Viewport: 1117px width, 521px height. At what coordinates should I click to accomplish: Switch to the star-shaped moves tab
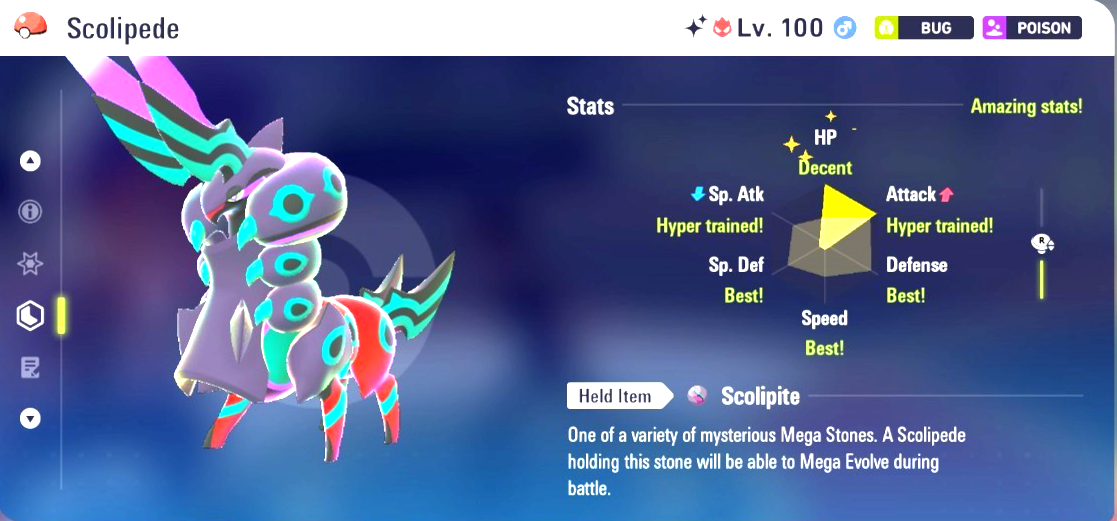[30, 264]
